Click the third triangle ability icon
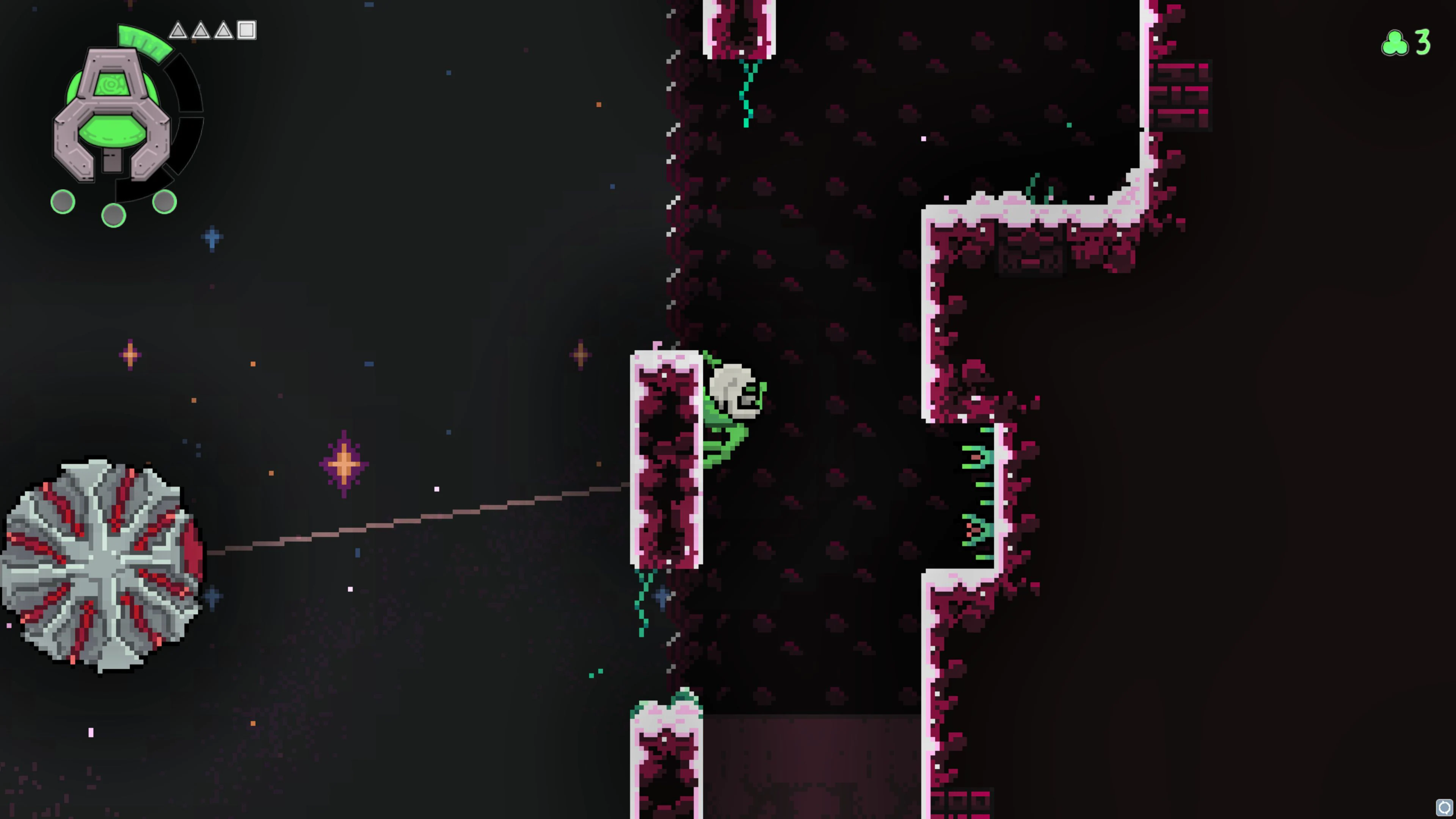This screenshot has width=1456, height=819. (223, 30)
